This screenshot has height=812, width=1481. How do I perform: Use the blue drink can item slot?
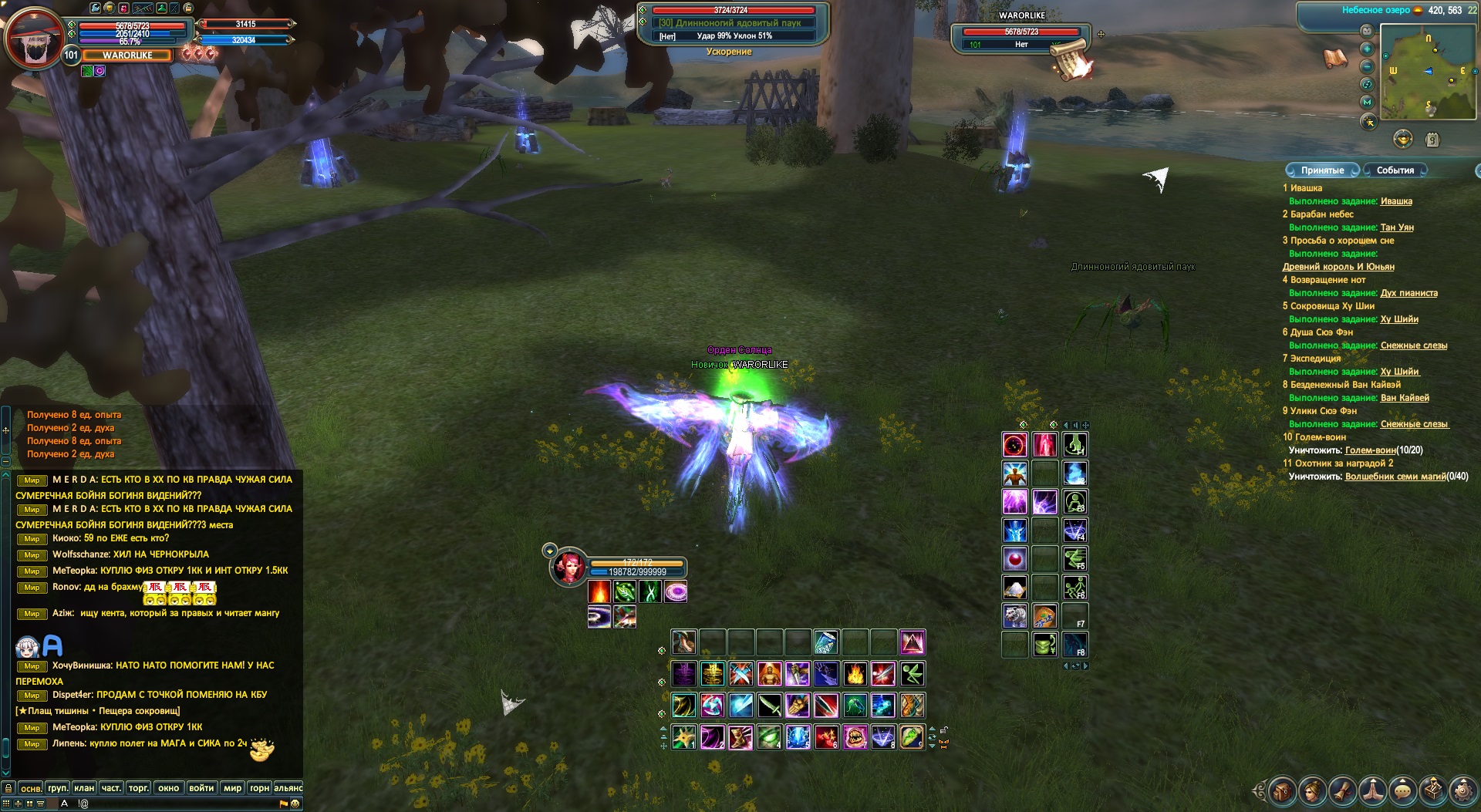[x=825, y=642]
